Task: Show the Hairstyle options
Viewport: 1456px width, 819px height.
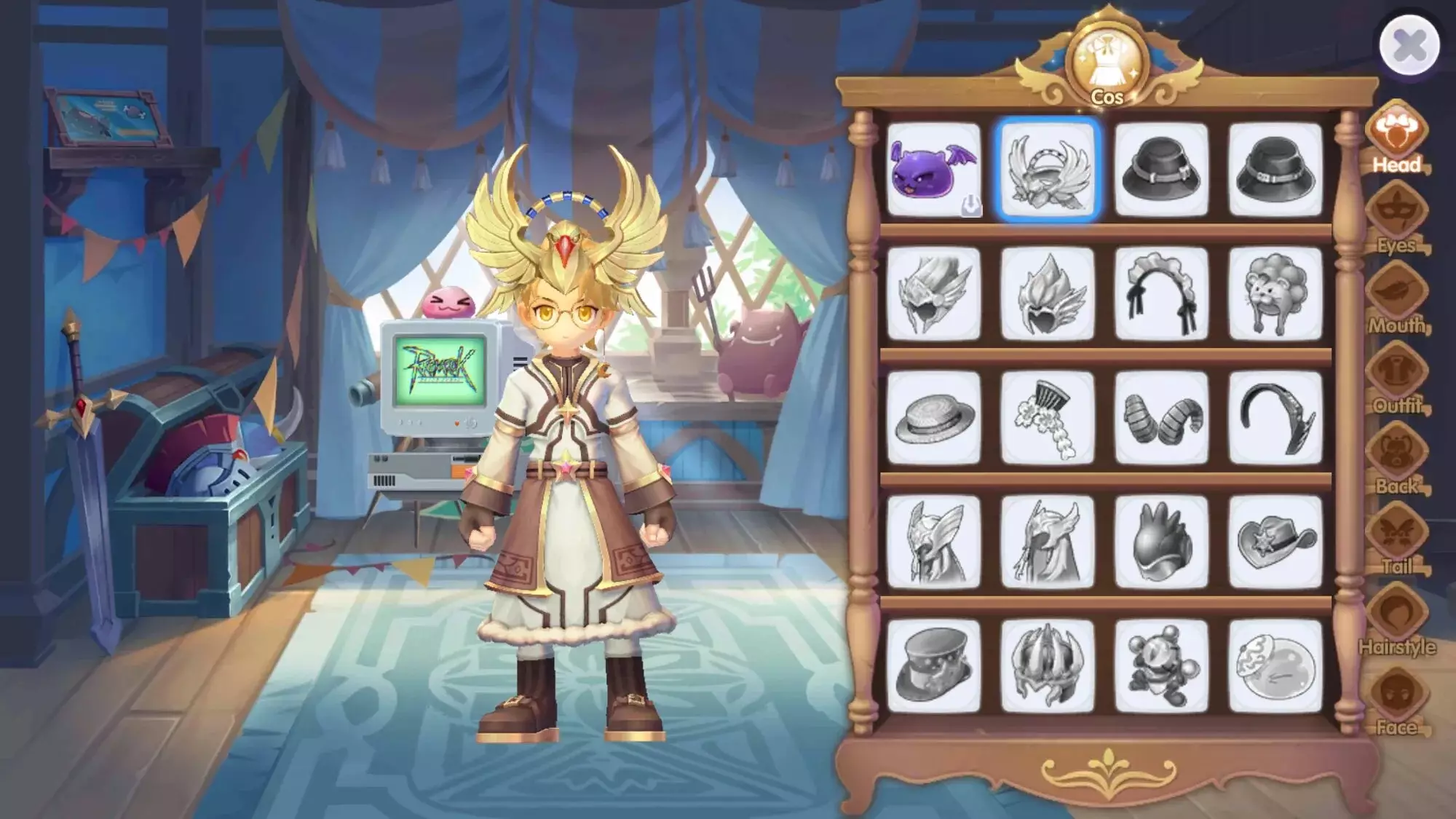Action: click(x=1396, y=620)
